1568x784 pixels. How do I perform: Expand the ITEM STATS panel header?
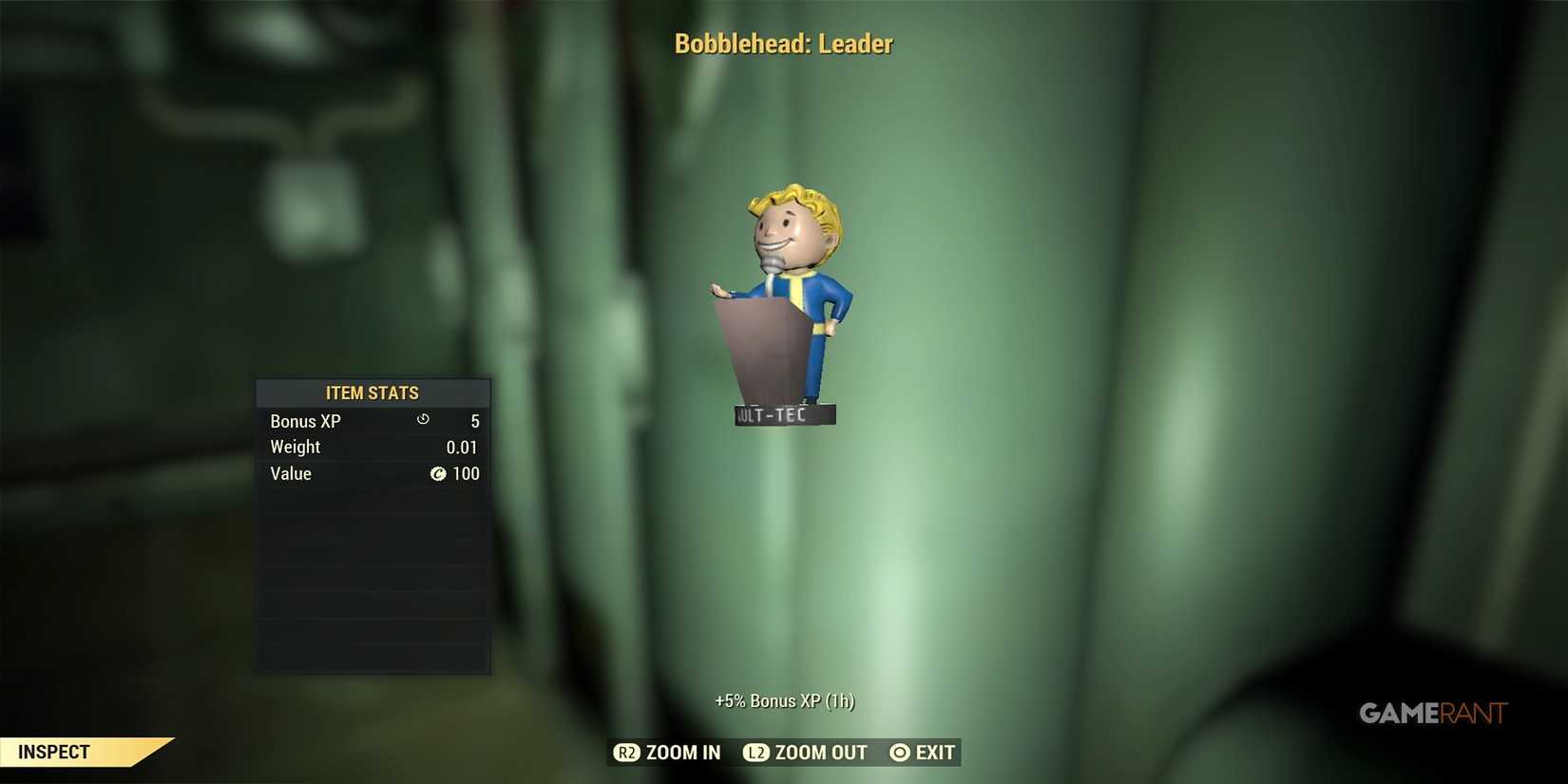(x=373, y=392)
